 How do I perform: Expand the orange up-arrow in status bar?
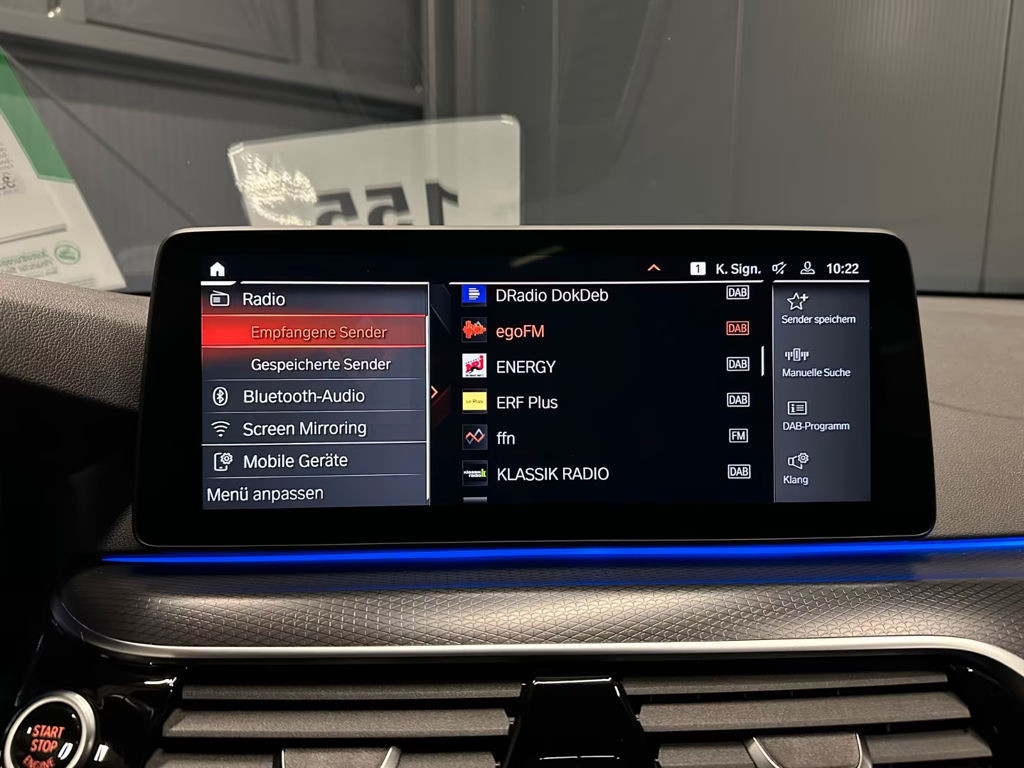tap(654, 268)
